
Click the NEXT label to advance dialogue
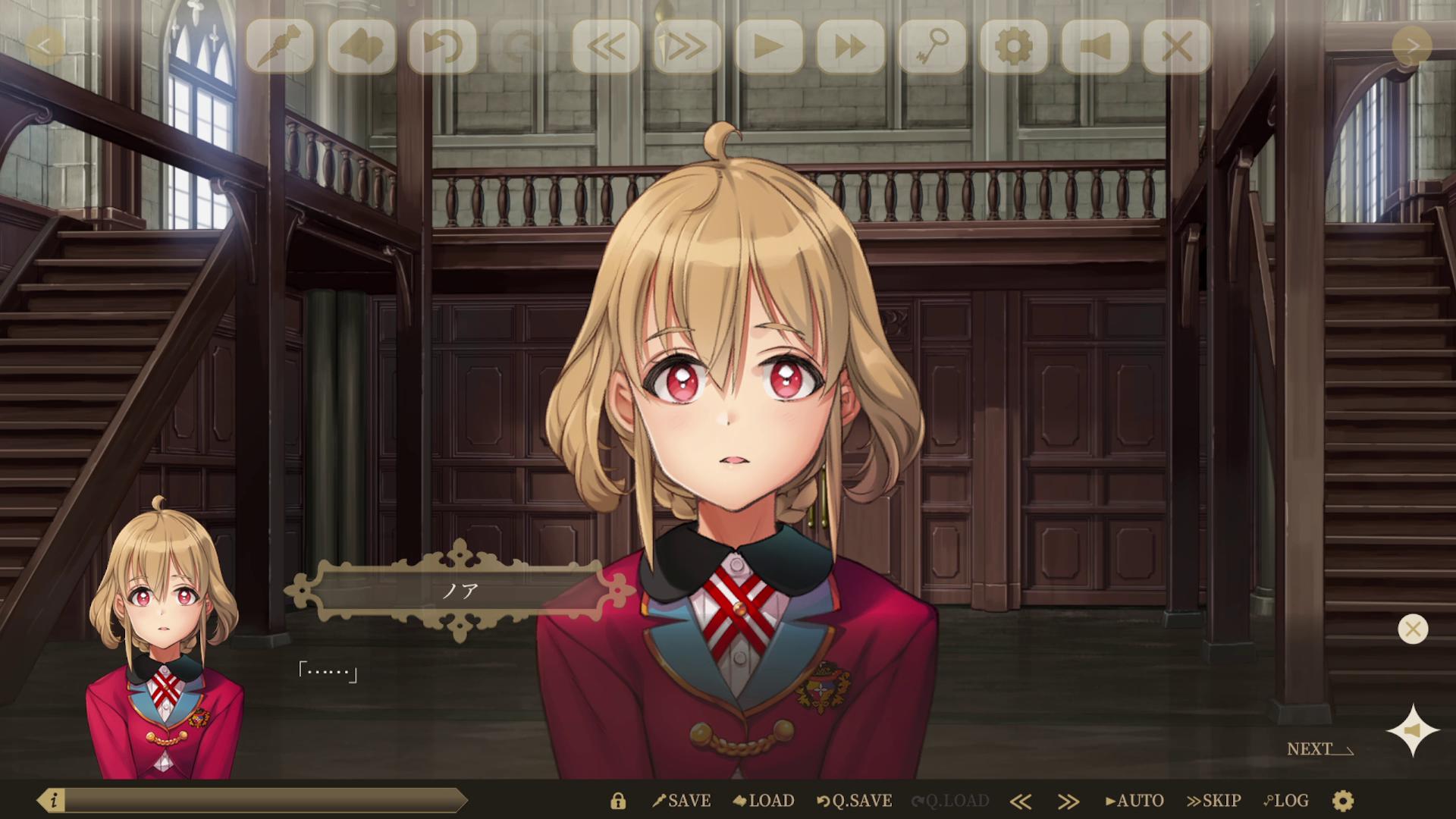point(1308,750)
